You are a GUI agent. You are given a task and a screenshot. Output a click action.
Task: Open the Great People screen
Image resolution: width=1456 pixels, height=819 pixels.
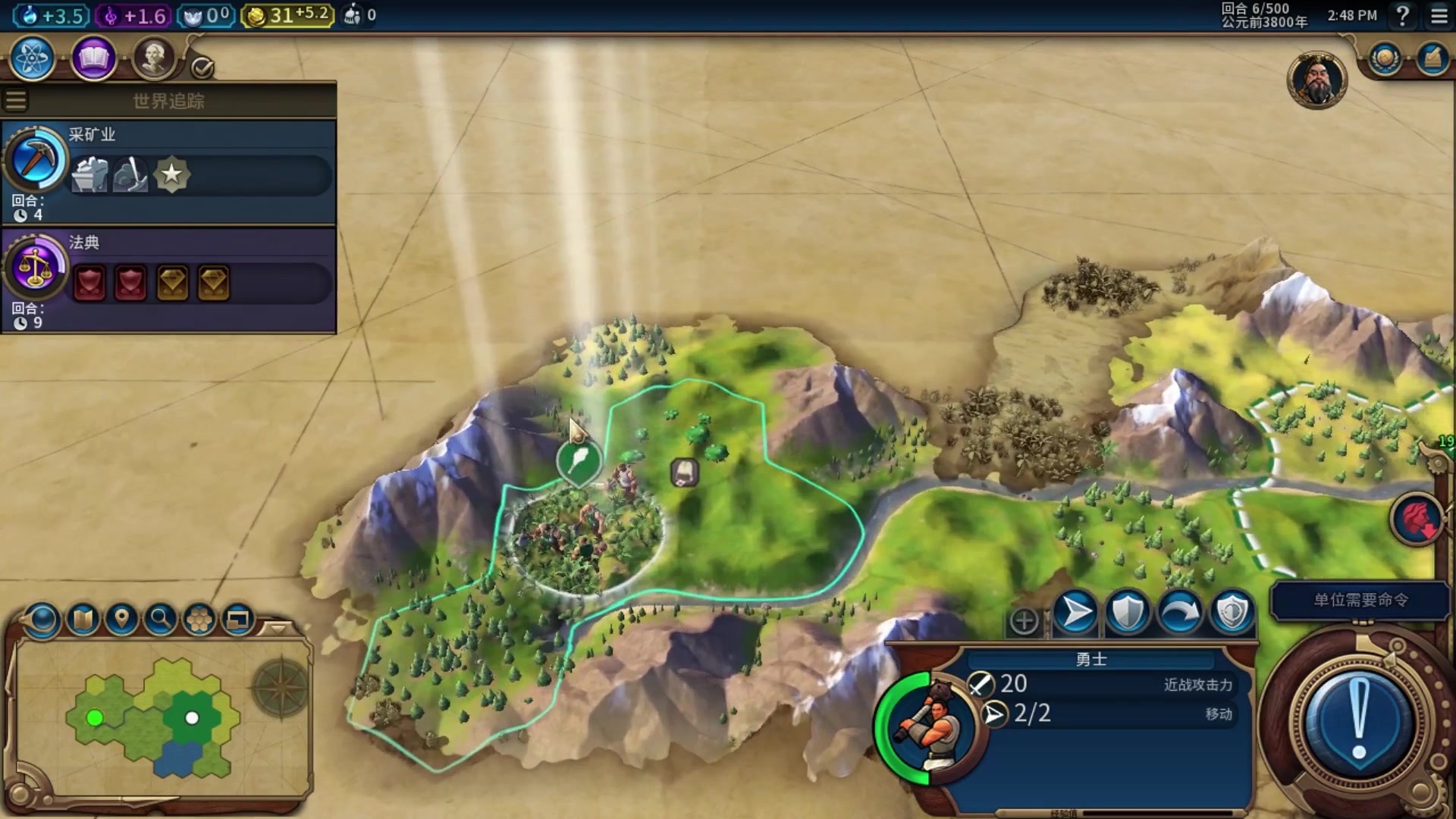pyautogui.click(x=153, y=58)
